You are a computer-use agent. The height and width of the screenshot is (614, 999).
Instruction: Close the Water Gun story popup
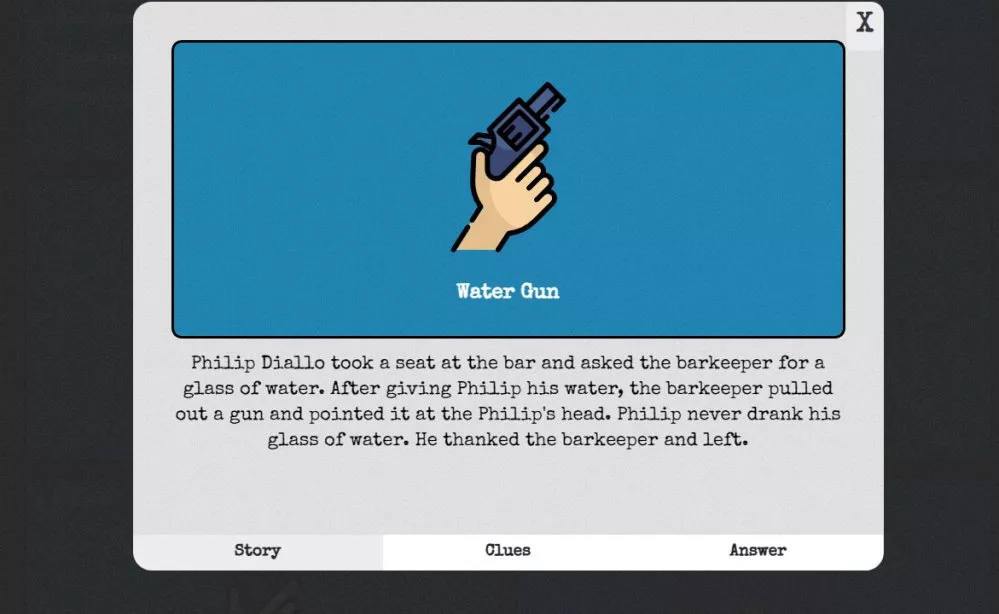[864, 23]
